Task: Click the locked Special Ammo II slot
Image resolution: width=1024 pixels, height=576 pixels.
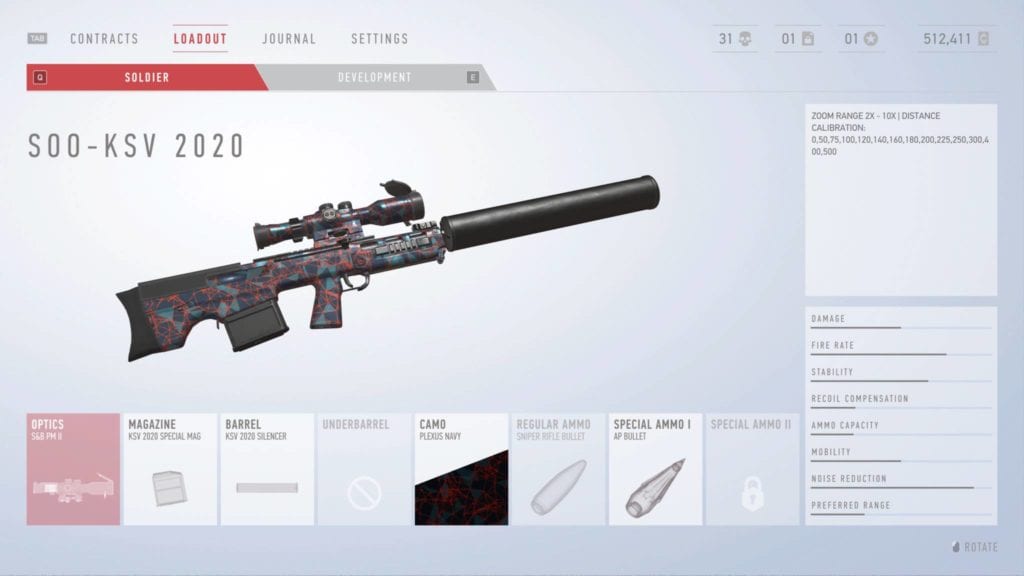Action: 752,469
